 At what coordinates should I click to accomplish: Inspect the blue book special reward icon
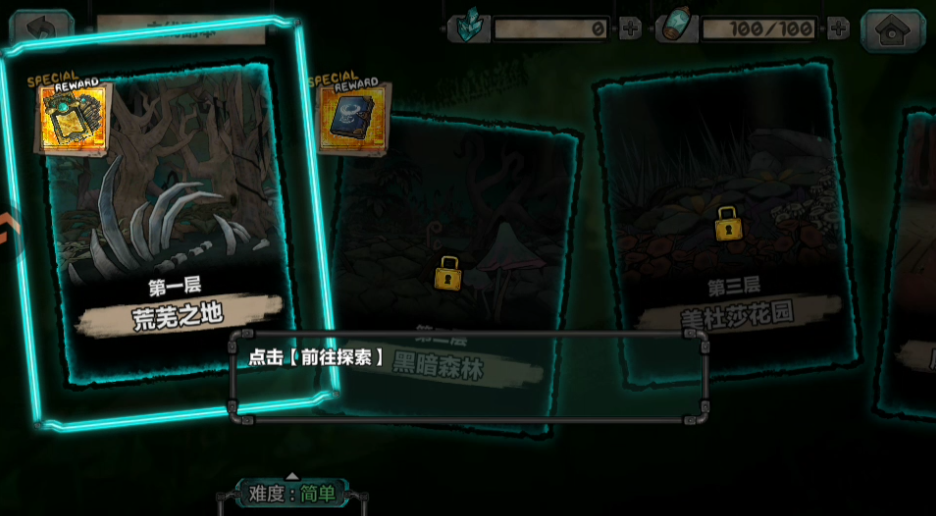pos(352,116)
